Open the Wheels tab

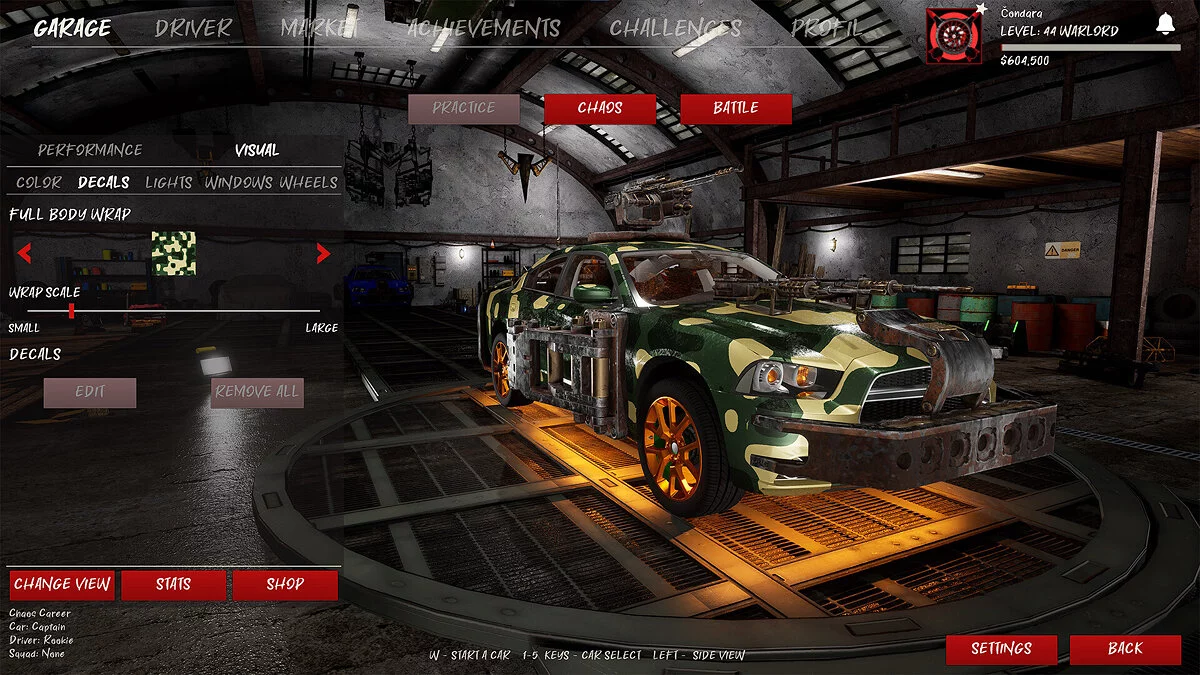click(x=308, y=182)
